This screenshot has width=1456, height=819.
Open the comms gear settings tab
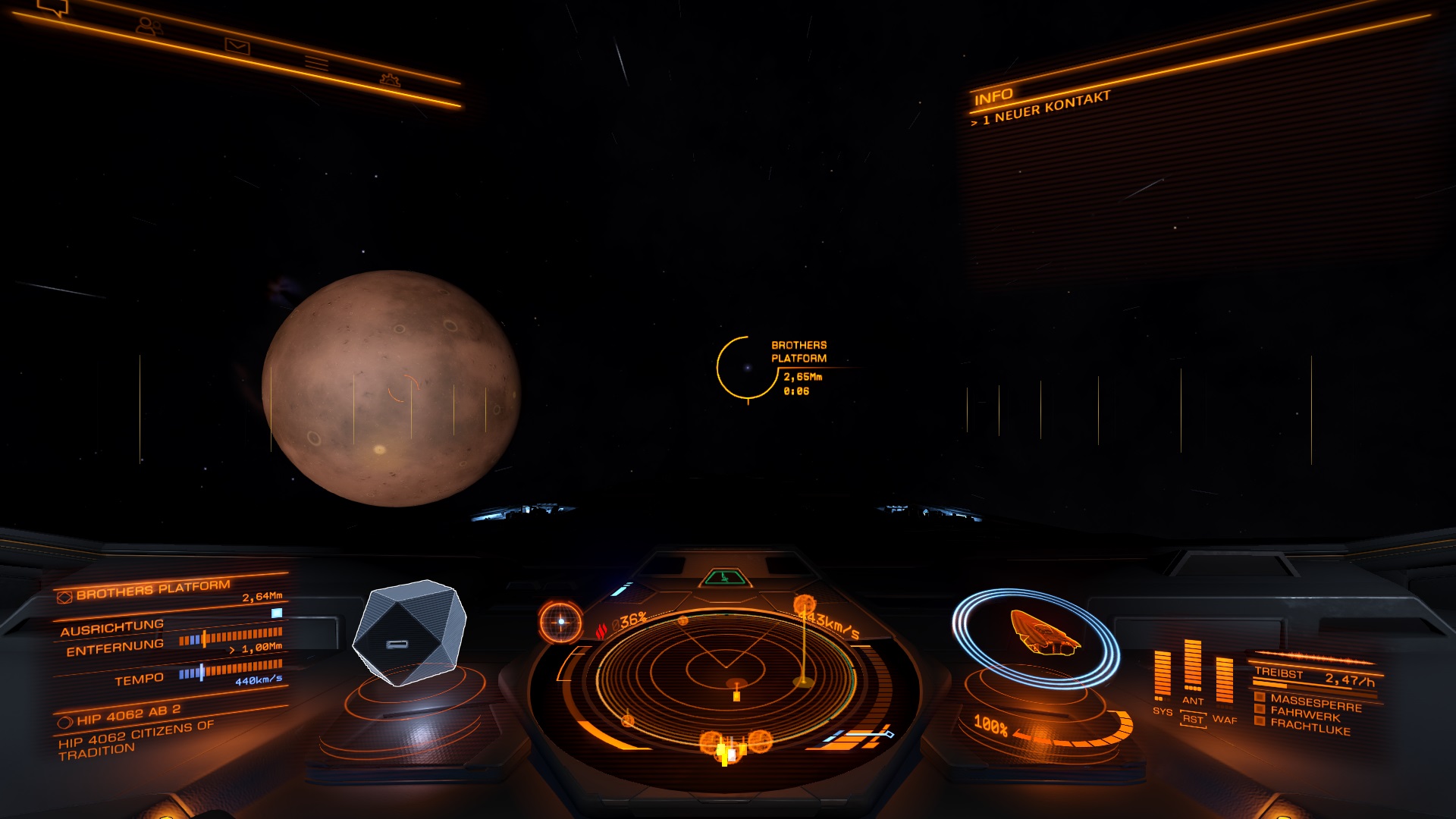(390, 79)
